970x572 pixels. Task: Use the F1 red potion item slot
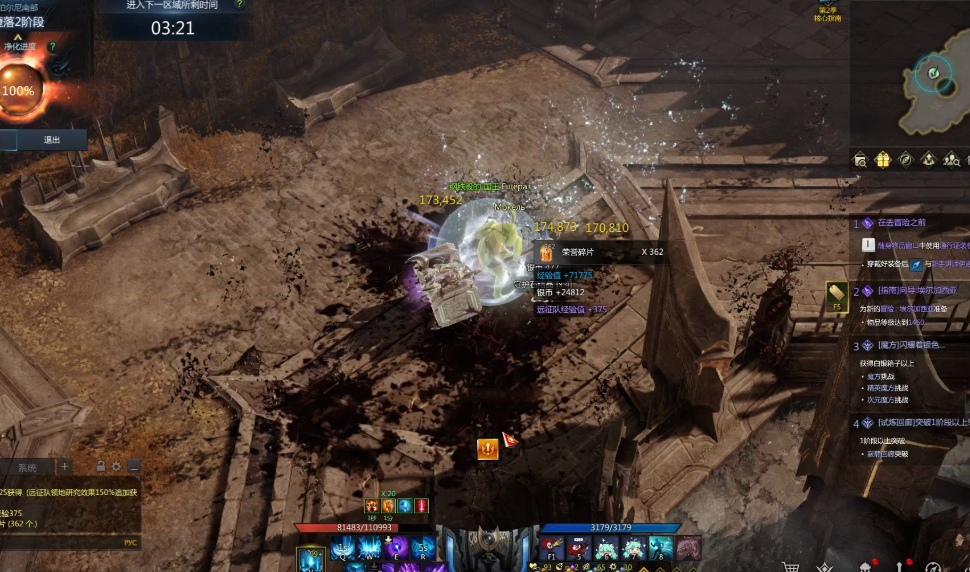pos(552,548)
